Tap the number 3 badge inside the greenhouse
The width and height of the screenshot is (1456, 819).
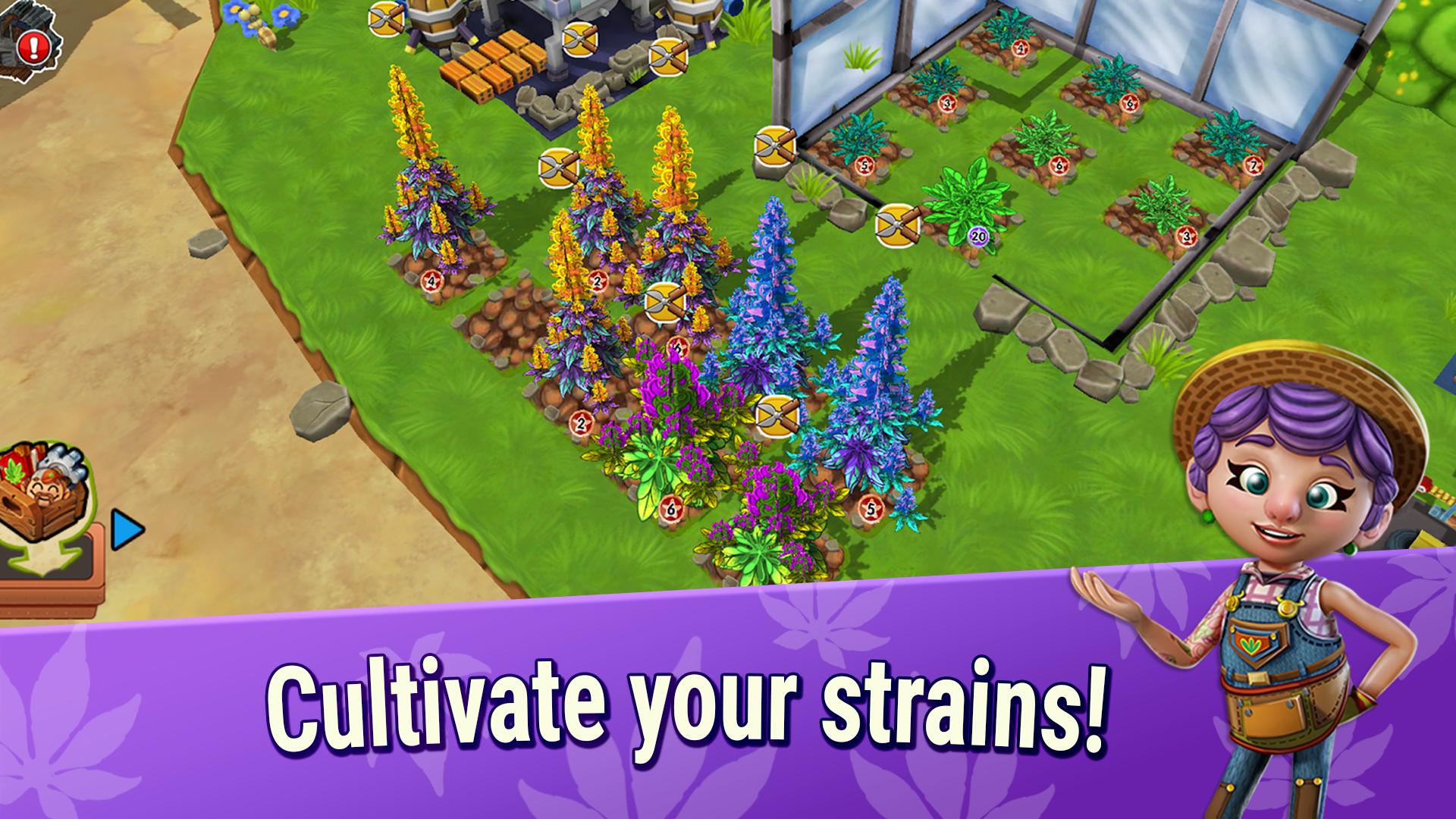(x=947, y=104)
